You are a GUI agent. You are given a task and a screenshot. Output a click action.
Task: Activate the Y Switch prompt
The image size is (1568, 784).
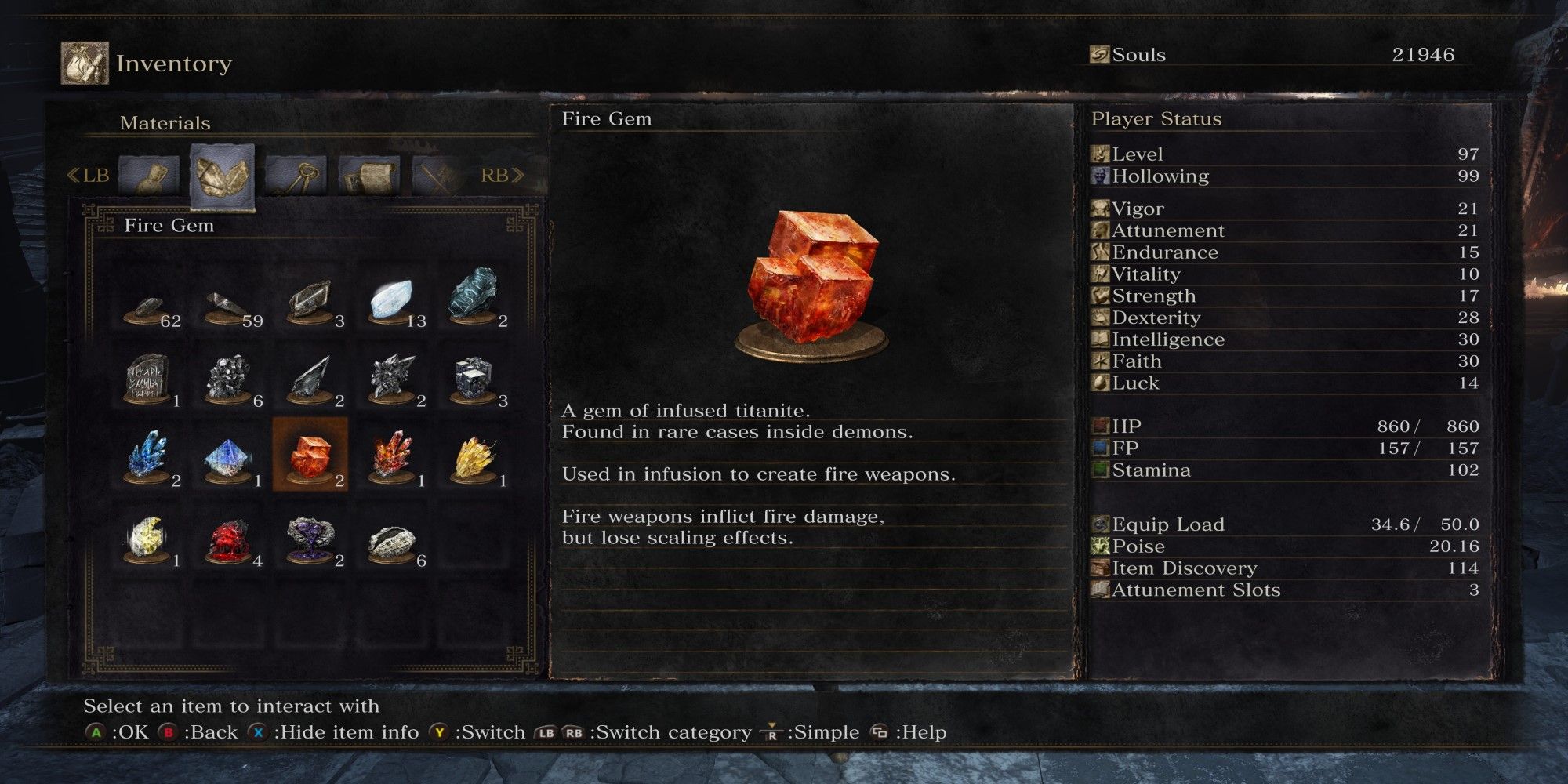pyautogui.click(x=440, y=731)
